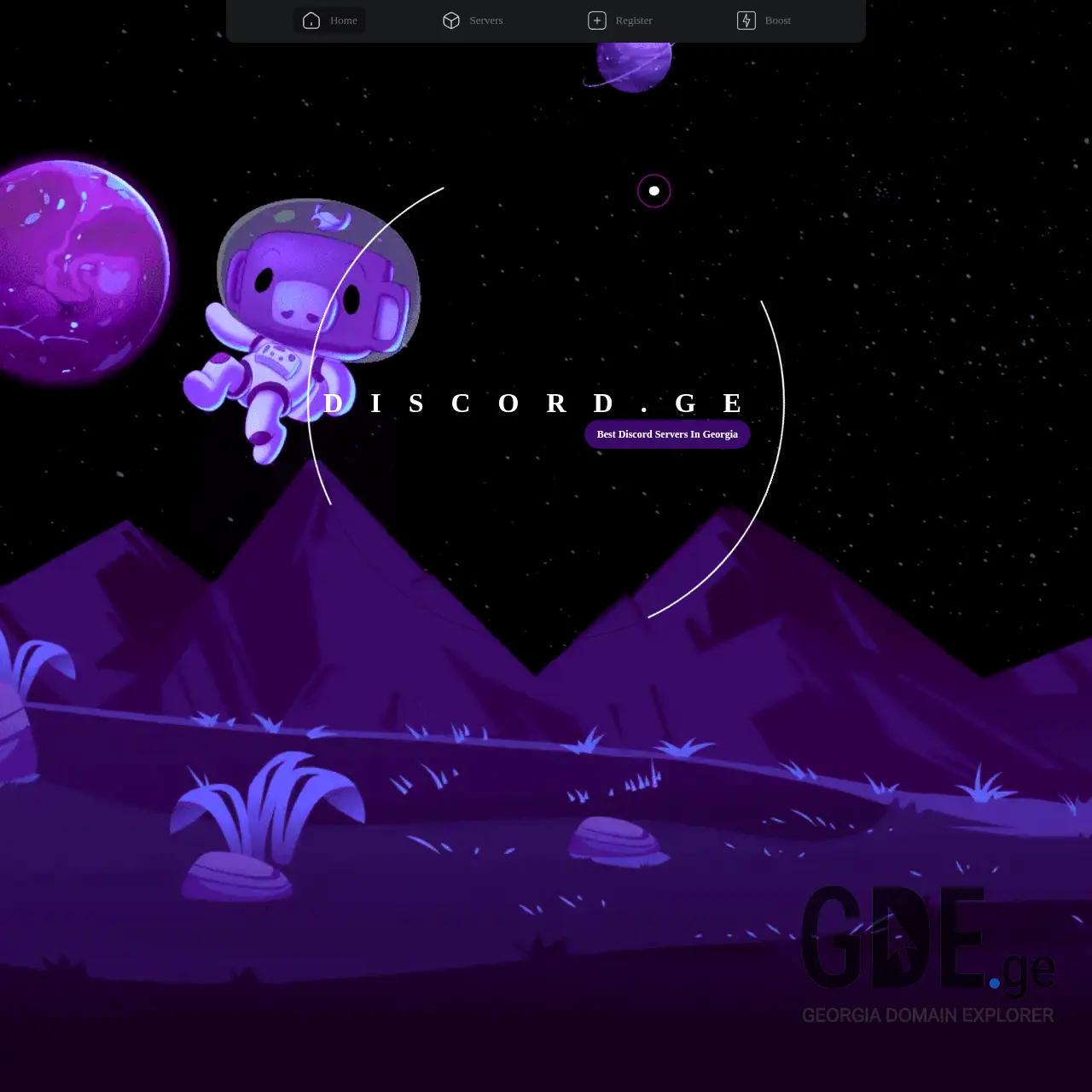Click the blue dot in the GDE.ge logo
The width and height of the screenshot is (1092, 1092).
click(996, 981)
